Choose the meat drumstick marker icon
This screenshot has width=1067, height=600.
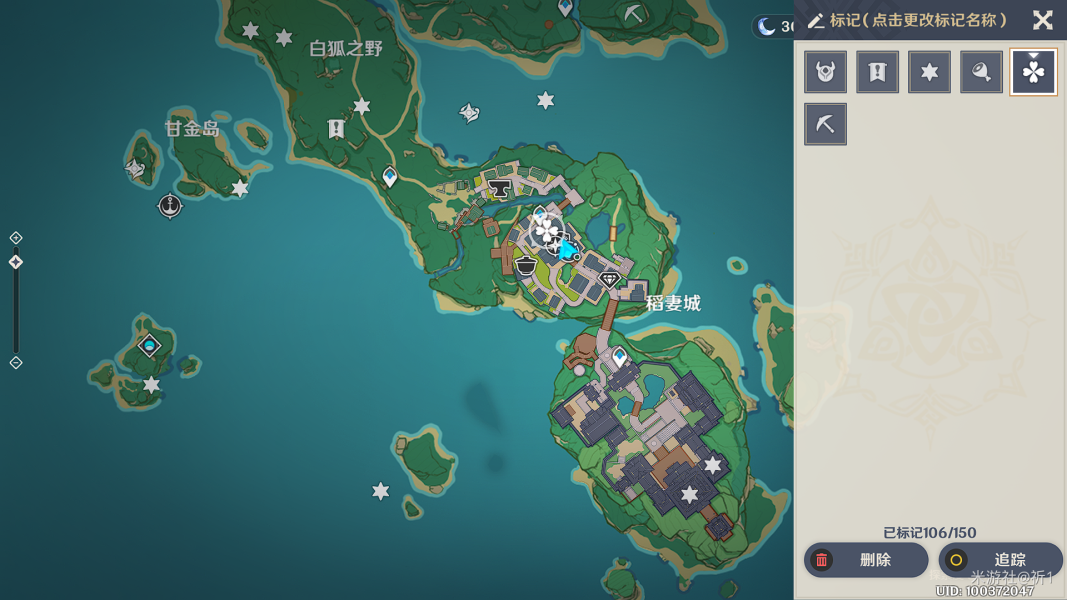click(981, 72)
